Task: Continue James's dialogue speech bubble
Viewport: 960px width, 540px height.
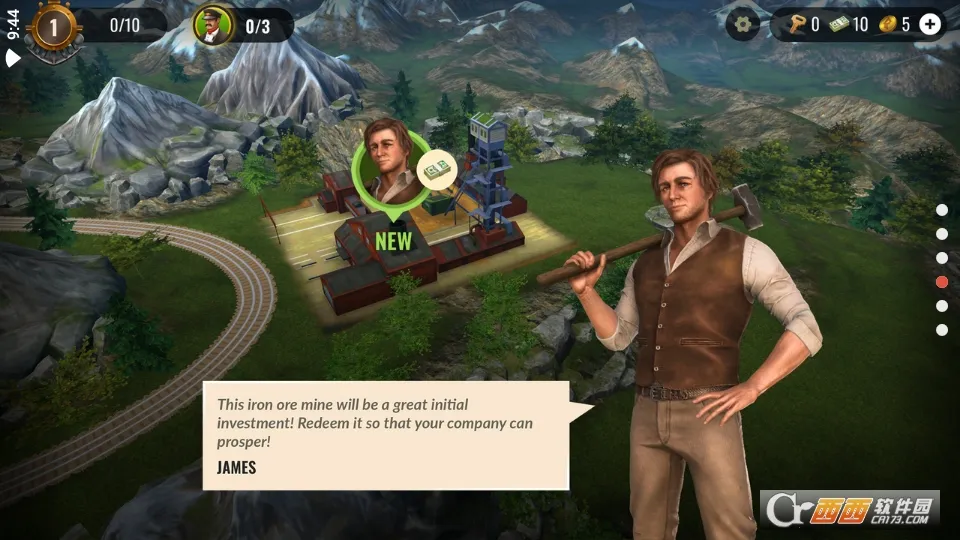Action: tap(386, 435)
